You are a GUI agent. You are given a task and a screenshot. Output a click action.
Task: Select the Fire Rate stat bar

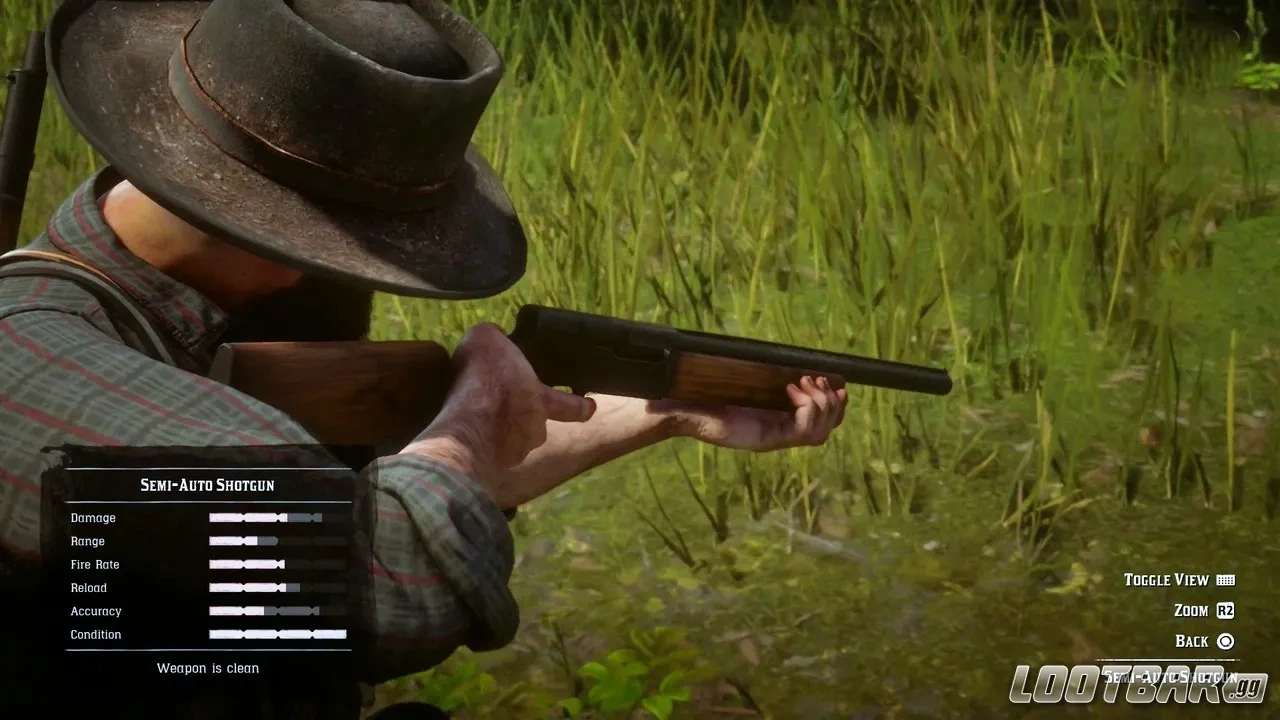(x=265, y=564)
